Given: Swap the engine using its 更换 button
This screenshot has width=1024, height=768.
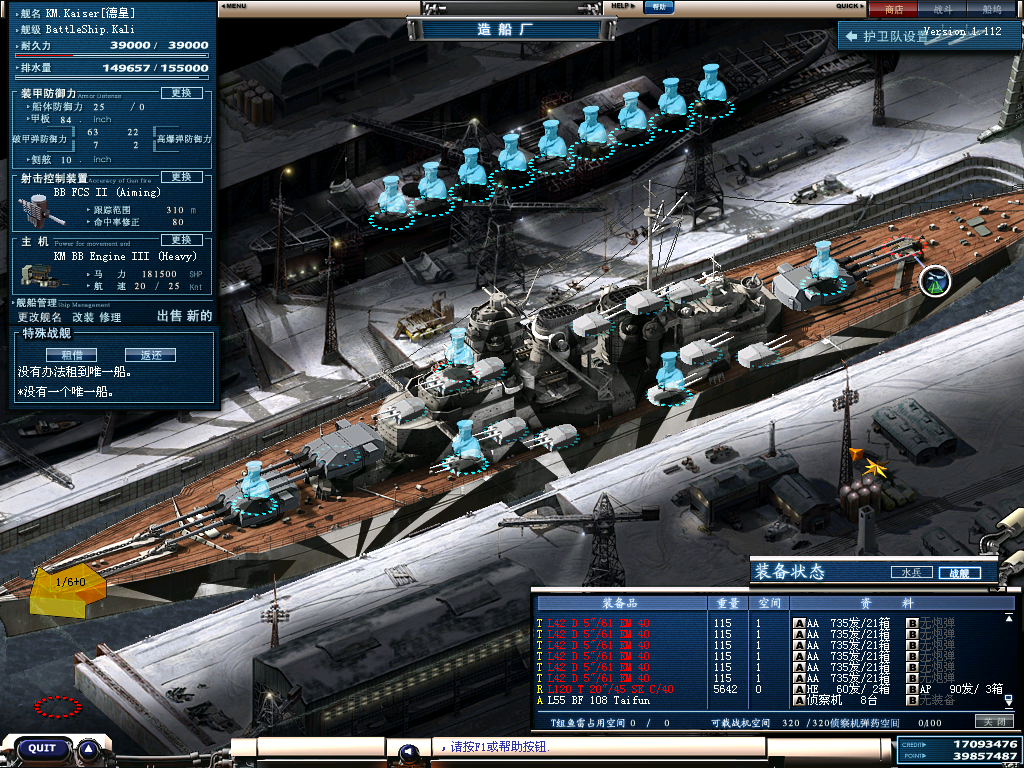Looking at the screenshot, I should pyautogui.click(x=181, y=240).
